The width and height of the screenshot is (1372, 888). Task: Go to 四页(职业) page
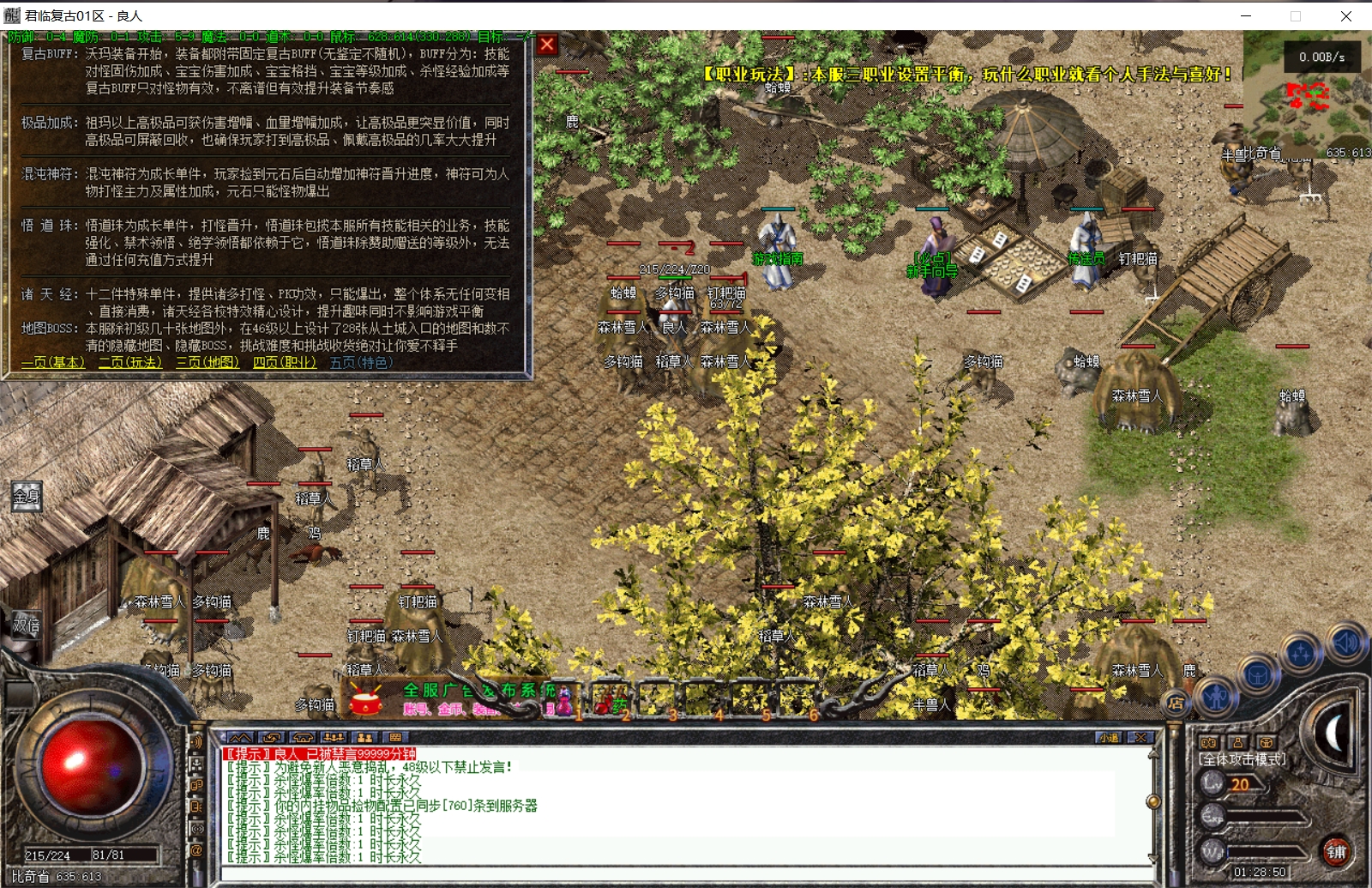(284, 362)
